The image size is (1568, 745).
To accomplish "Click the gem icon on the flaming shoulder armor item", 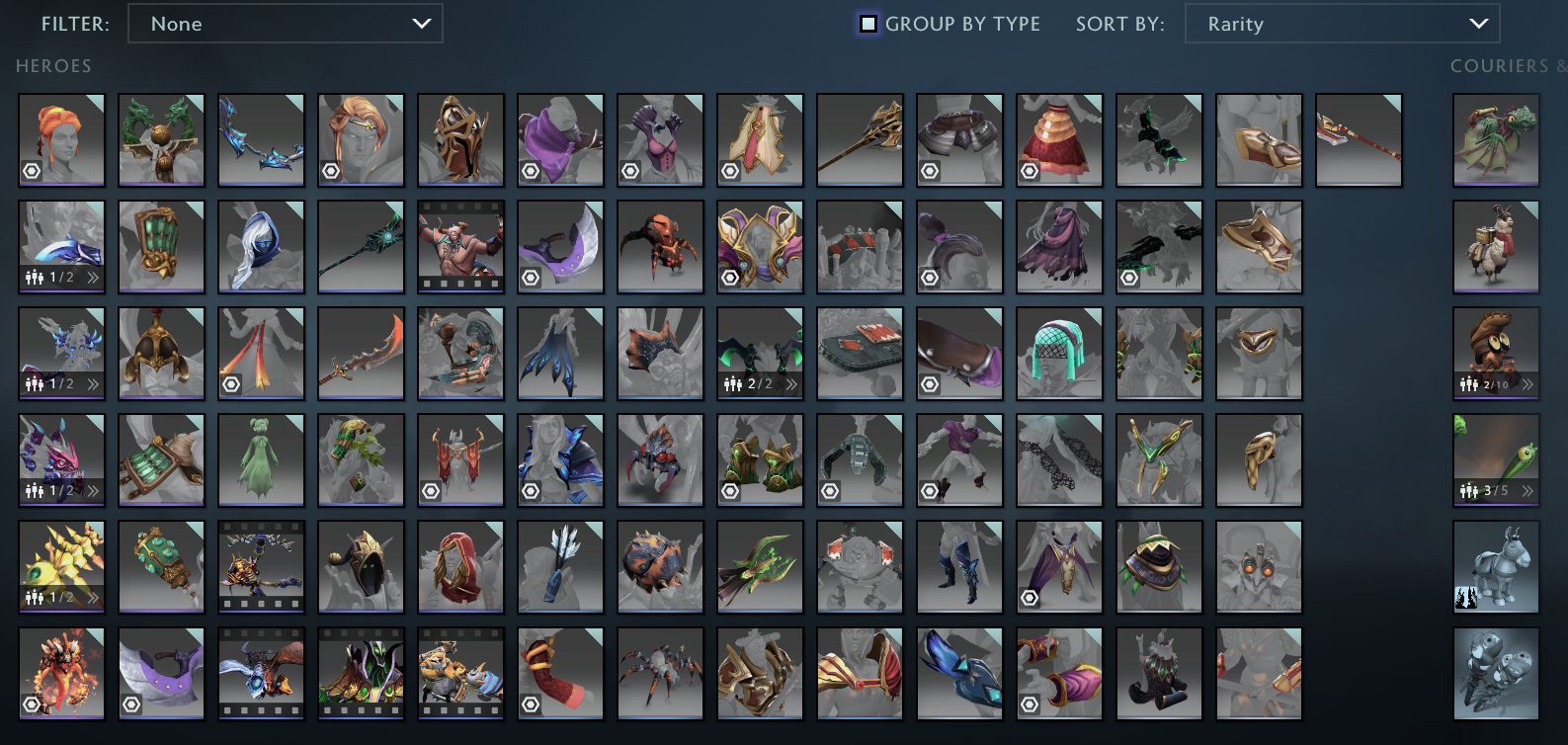I will tap(32, 704).
